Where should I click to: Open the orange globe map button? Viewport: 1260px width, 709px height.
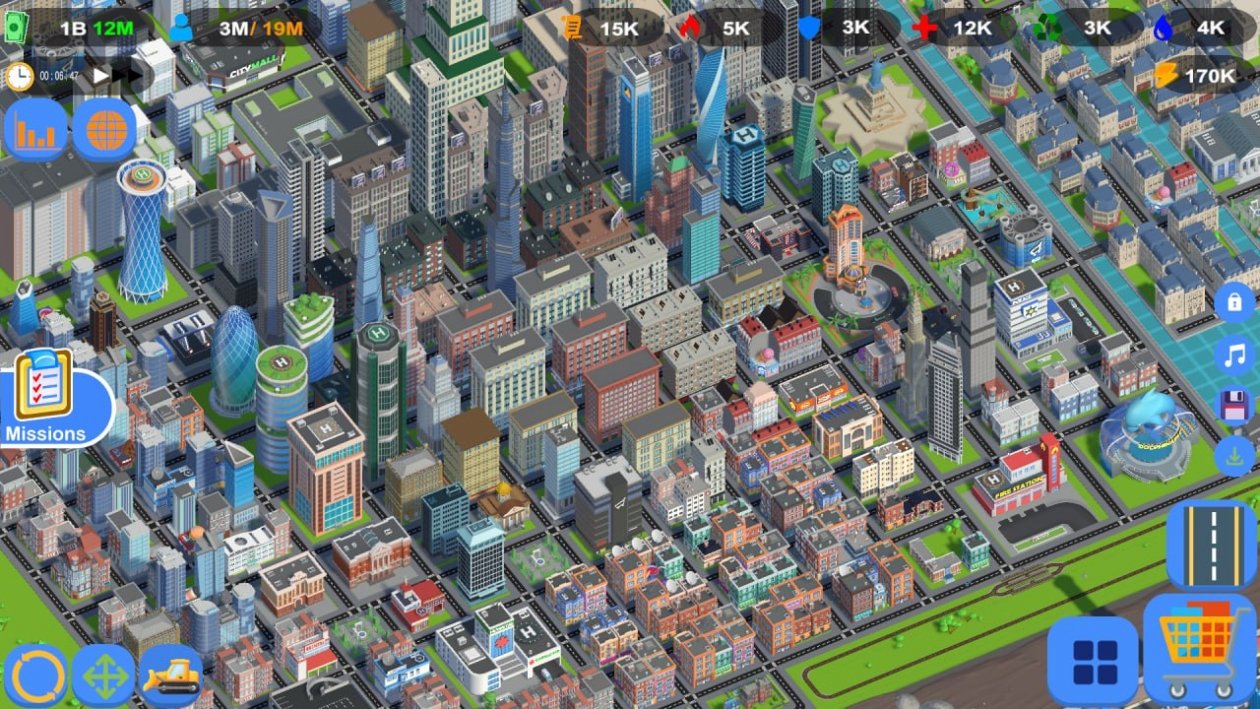pyautogui.click(x=105, y=130)
